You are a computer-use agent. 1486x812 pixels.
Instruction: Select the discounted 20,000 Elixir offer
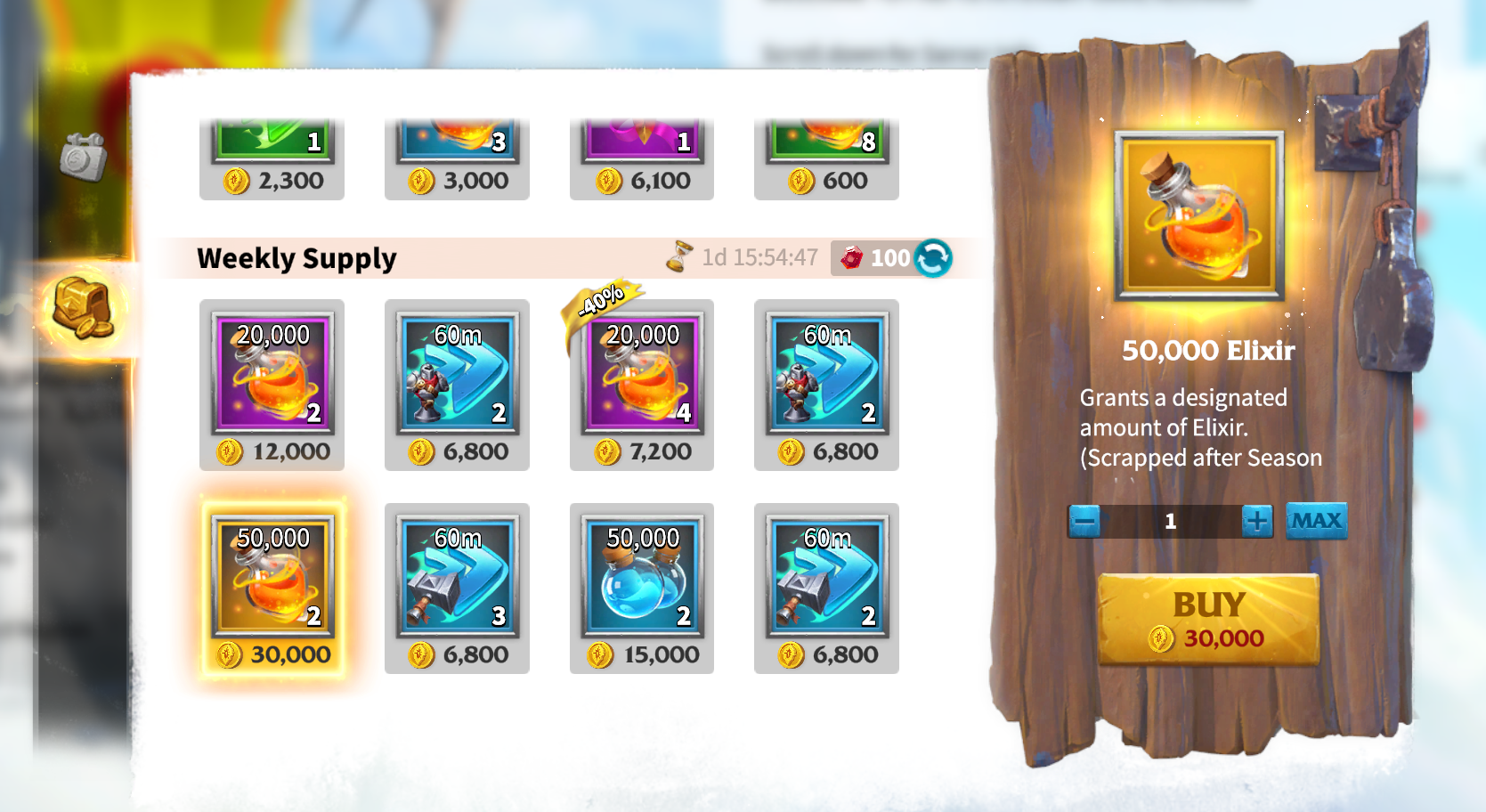[641, 385]
